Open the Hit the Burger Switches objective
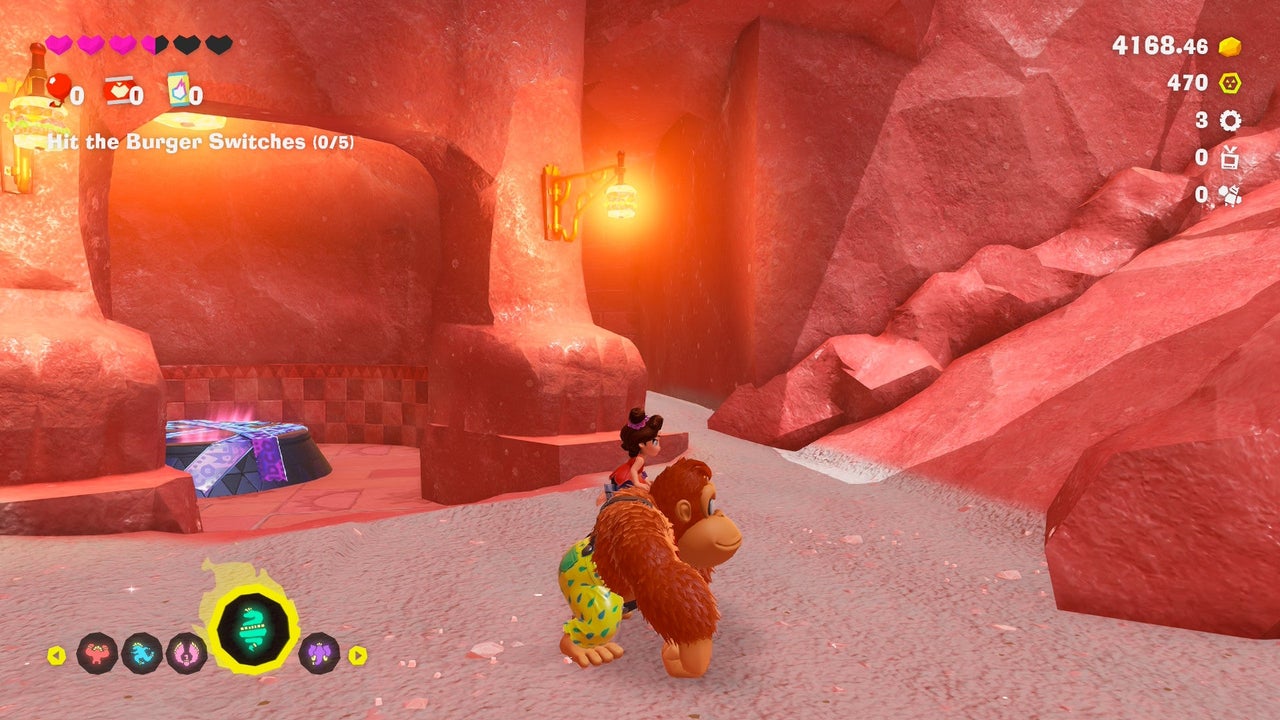Image resolution: width=1280 pixels, height=720 pixels. (198, 142)
